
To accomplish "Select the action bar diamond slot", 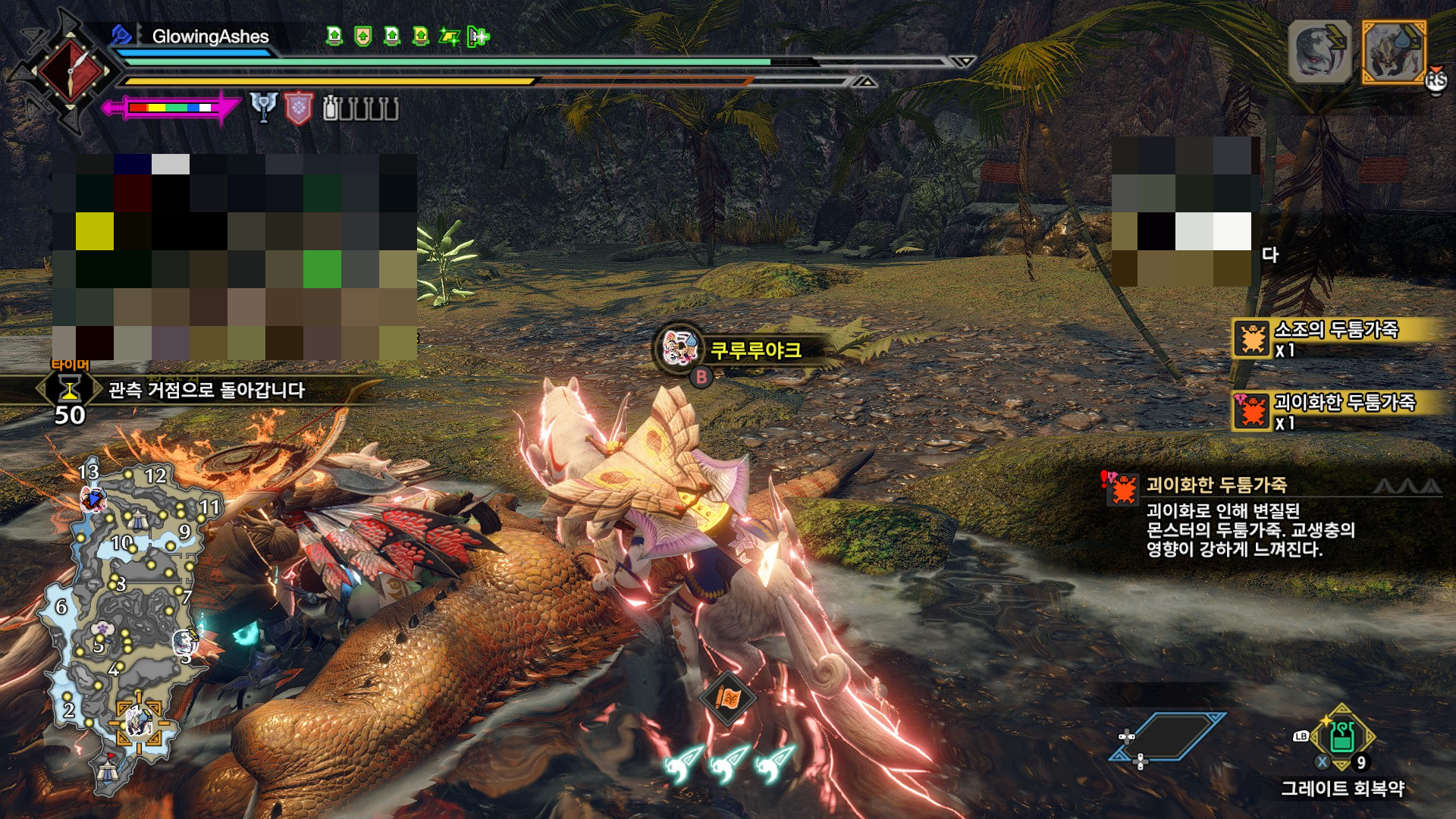I will (x=1166, y=736).
